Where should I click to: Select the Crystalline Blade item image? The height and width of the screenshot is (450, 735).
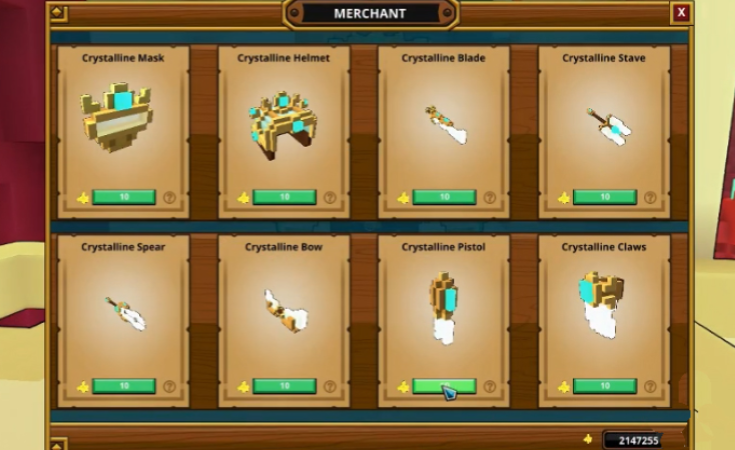coord(444,125)
